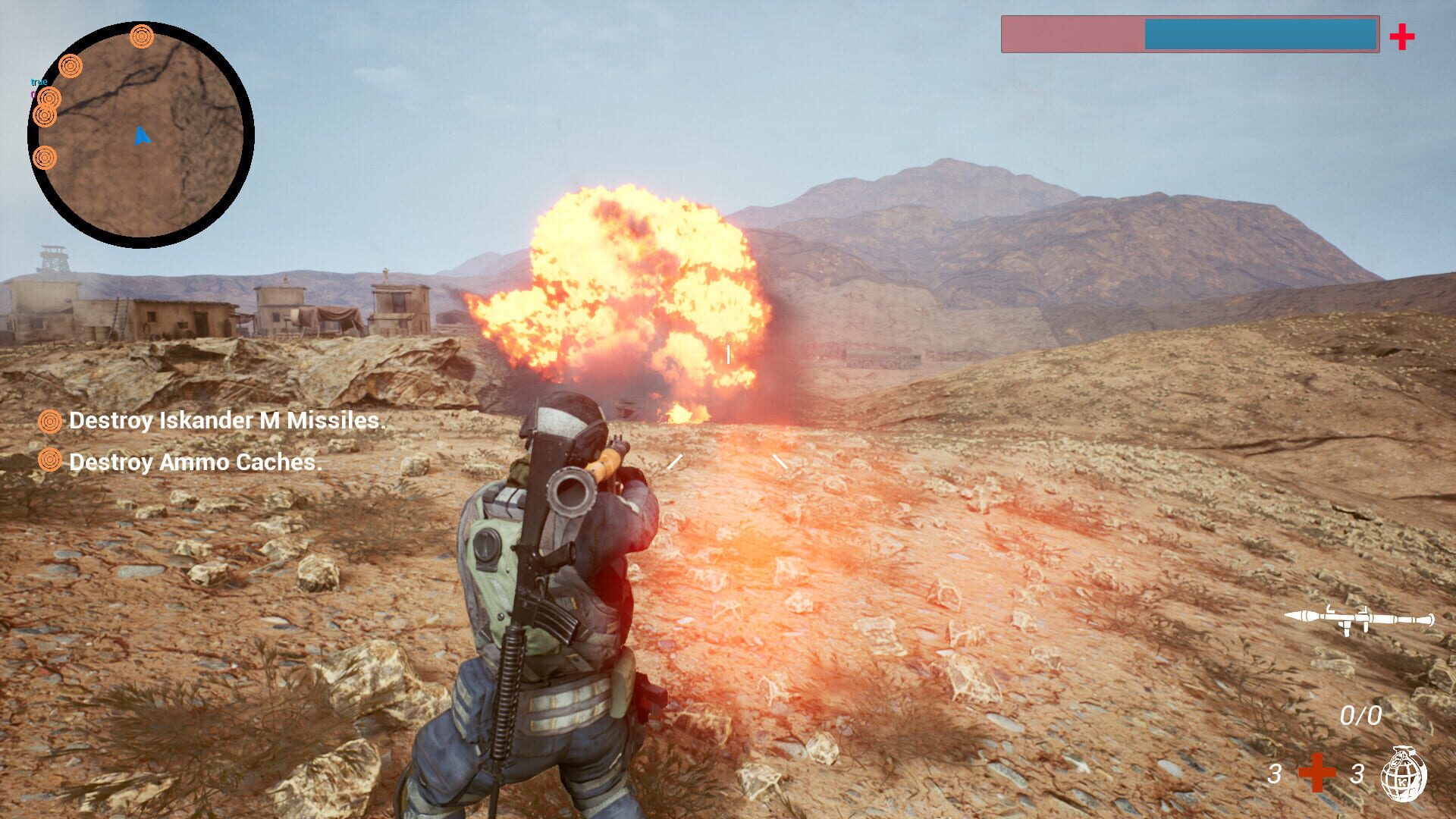This screenshot has height=819, width=1456.
Task: Click the red plus beside the health bar
Action: [x=1402, y=36]
